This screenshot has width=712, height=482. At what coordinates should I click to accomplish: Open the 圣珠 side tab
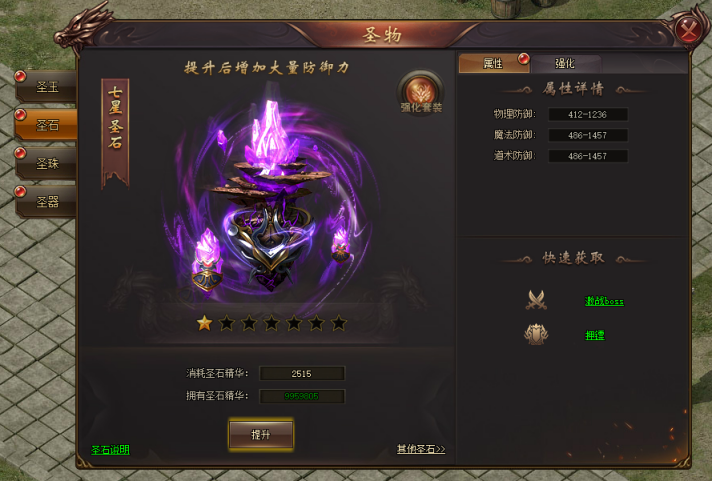tap(47, 163)
